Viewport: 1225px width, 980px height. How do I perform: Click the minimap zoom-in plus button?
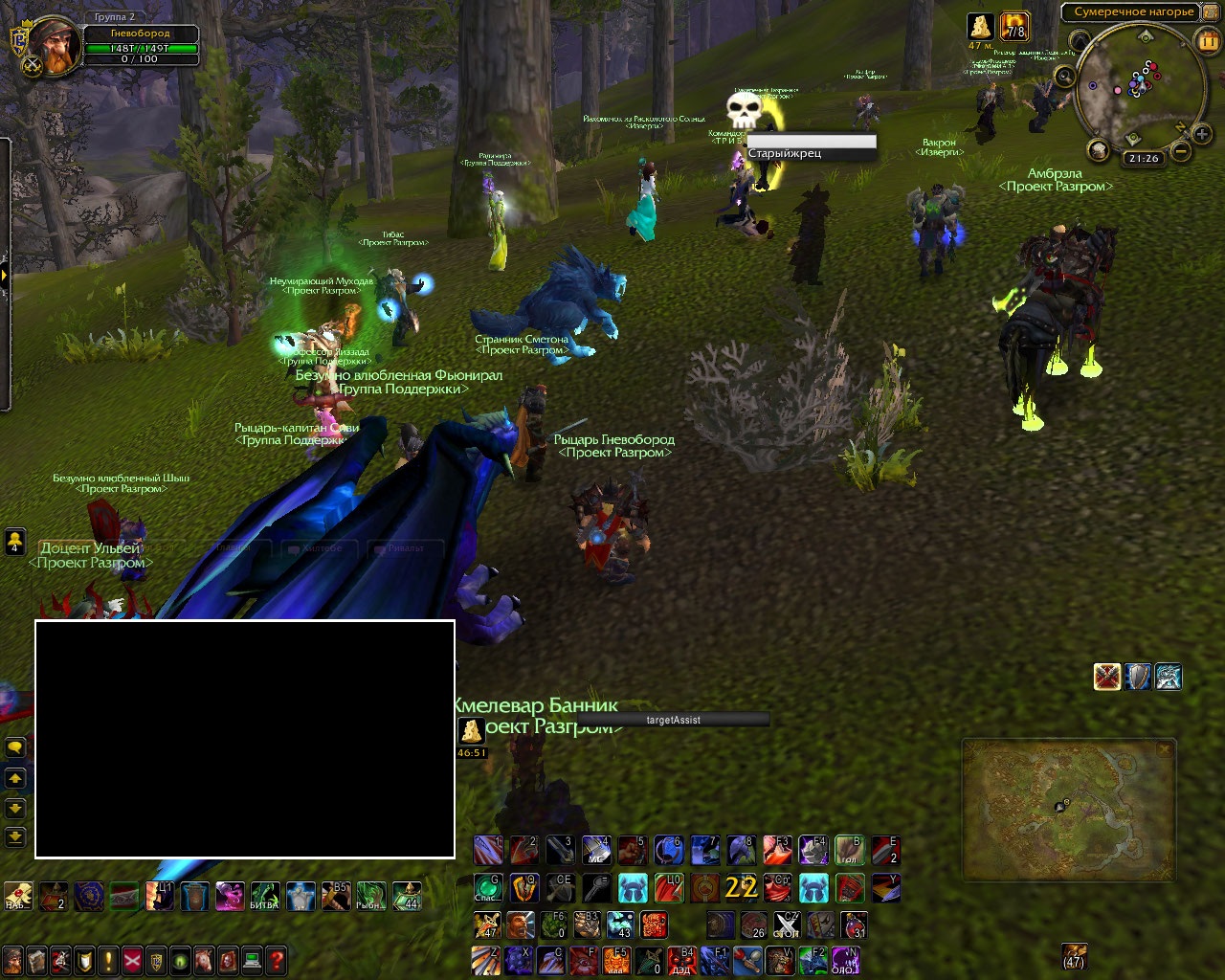coord(1203,136)
